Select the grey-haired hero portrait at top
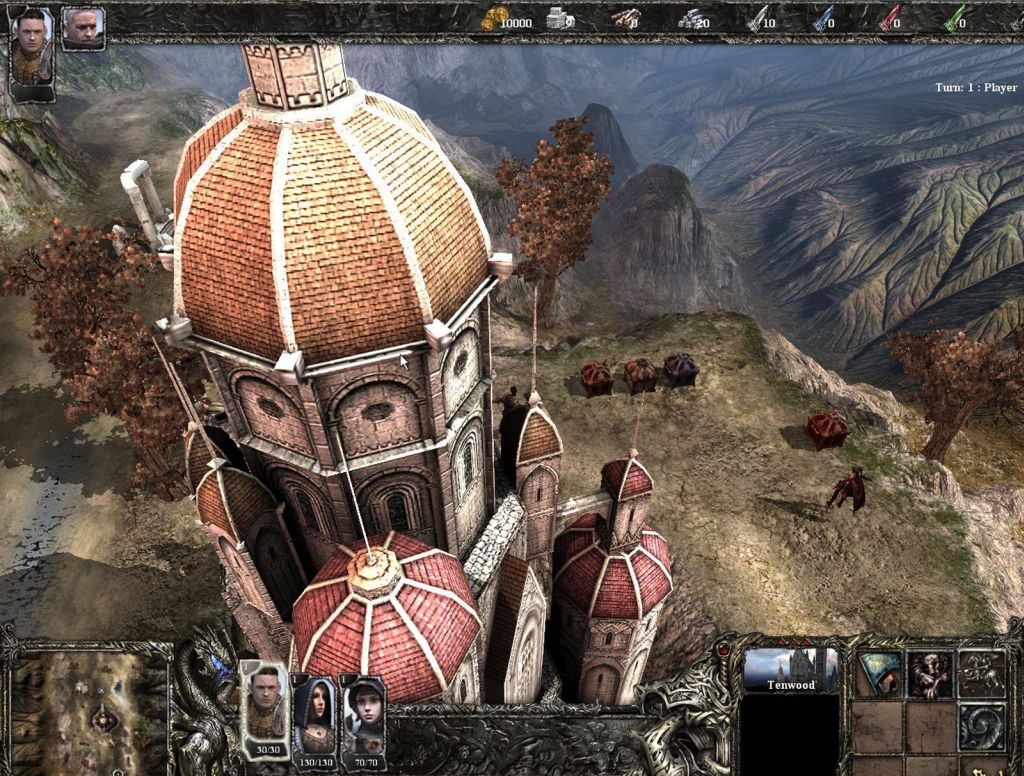This screenshot has height=776, width=1024. (83, 27)
